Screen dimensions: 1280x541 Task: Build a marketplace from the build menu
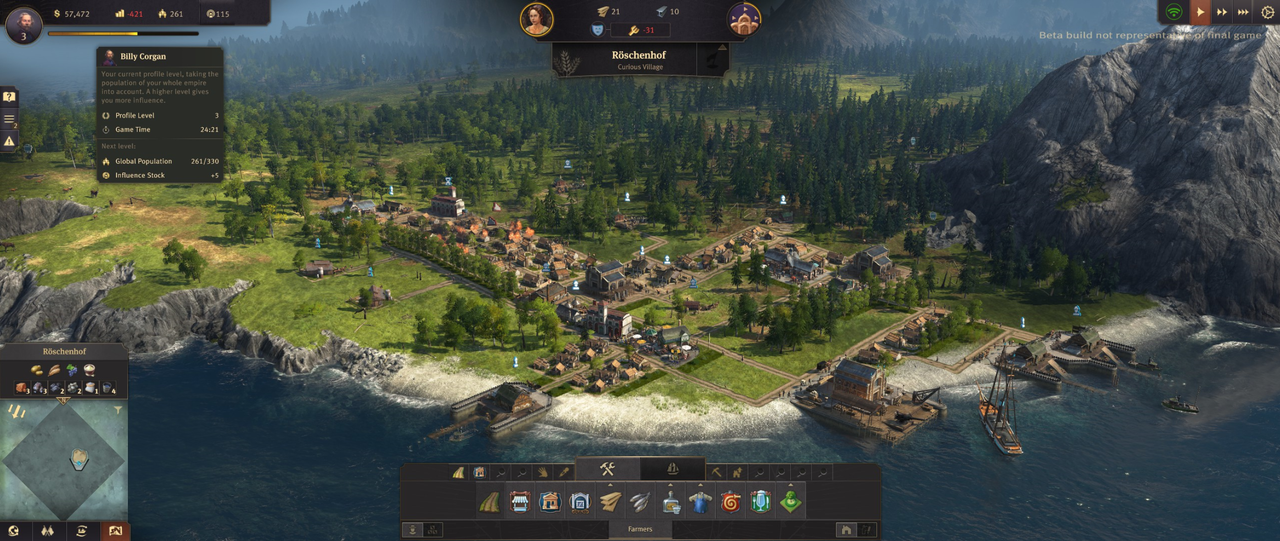(519, 502)
